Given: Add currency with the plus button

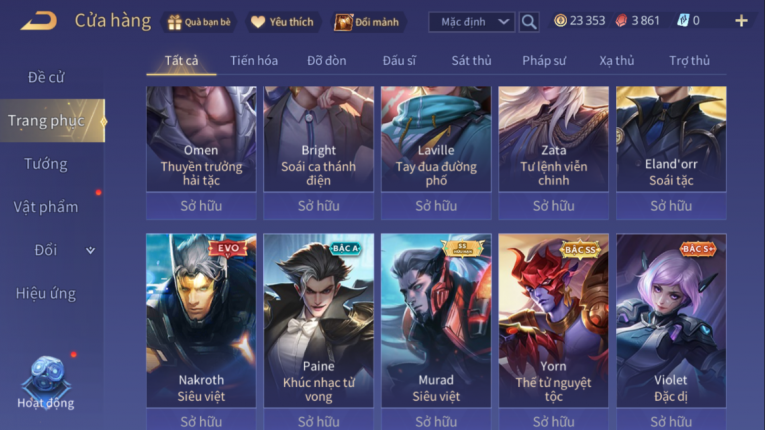Looking at the screenshot, I should coord(741,21).
